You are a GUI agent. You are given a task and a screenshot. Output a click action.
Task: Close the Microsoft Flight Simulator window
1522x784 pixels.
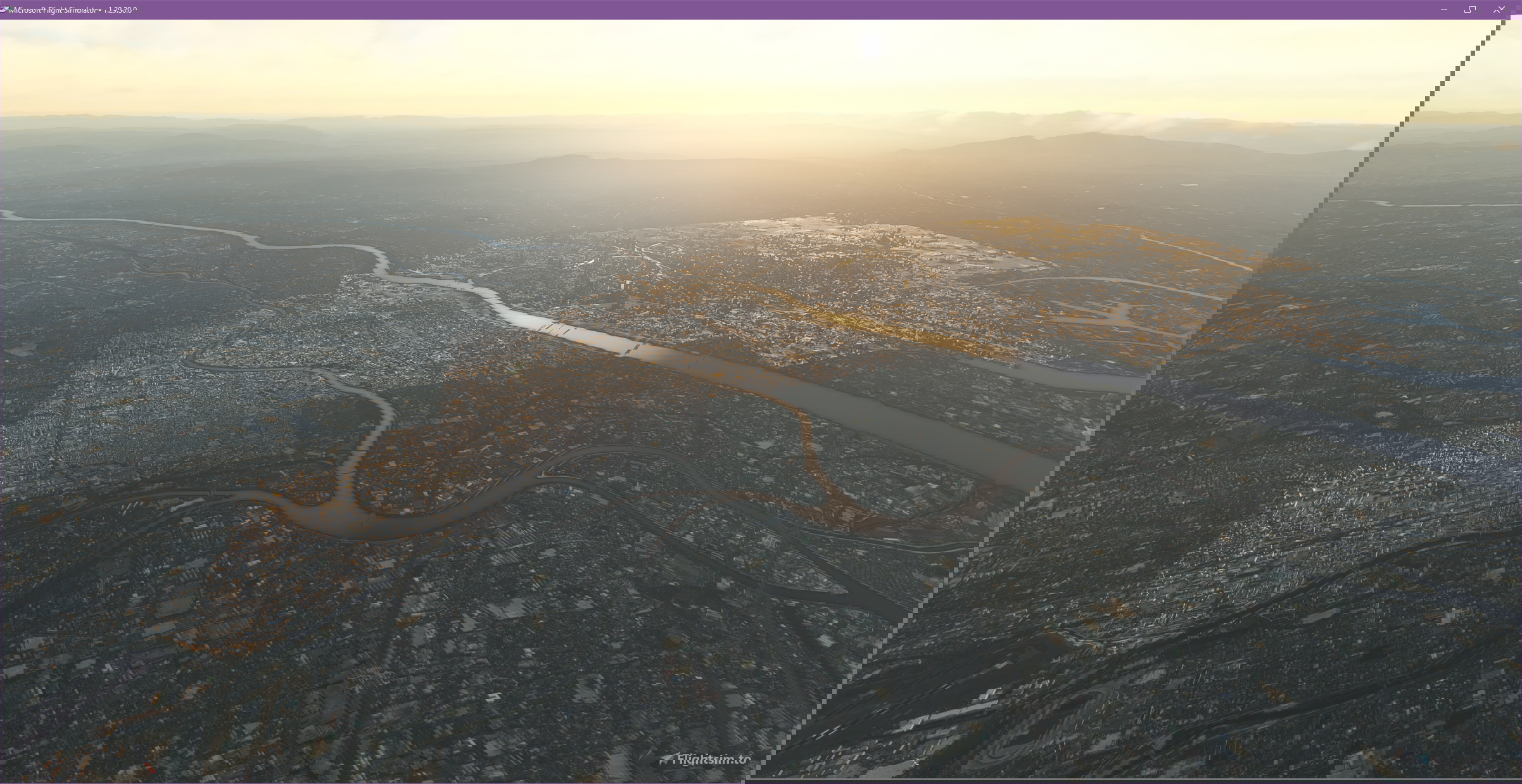tap(1498, 9)
